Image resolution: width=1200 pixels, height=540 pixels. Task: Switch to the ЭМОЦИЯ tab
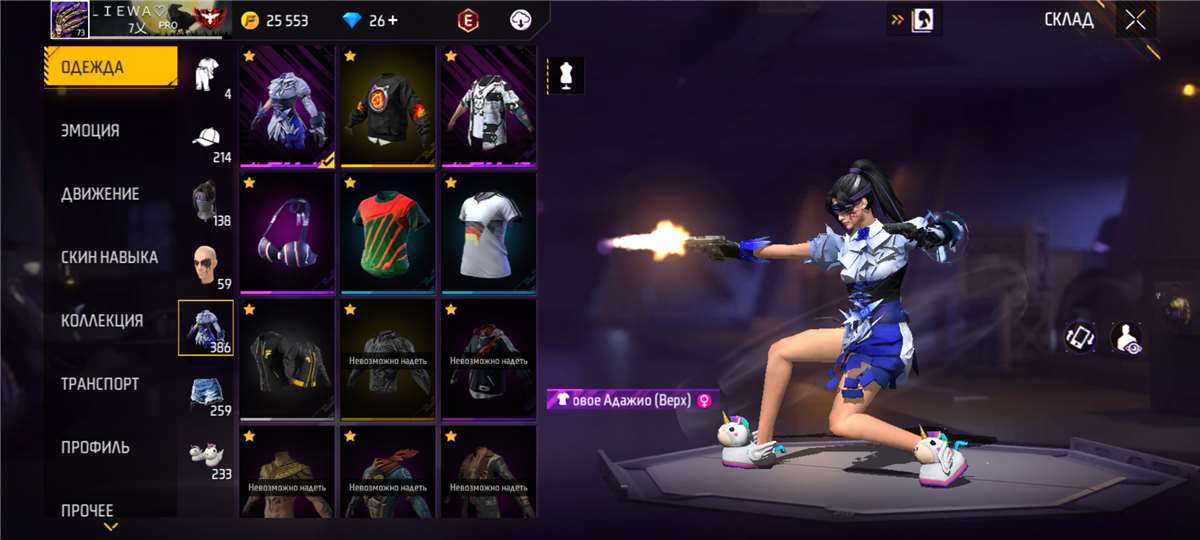90,131
